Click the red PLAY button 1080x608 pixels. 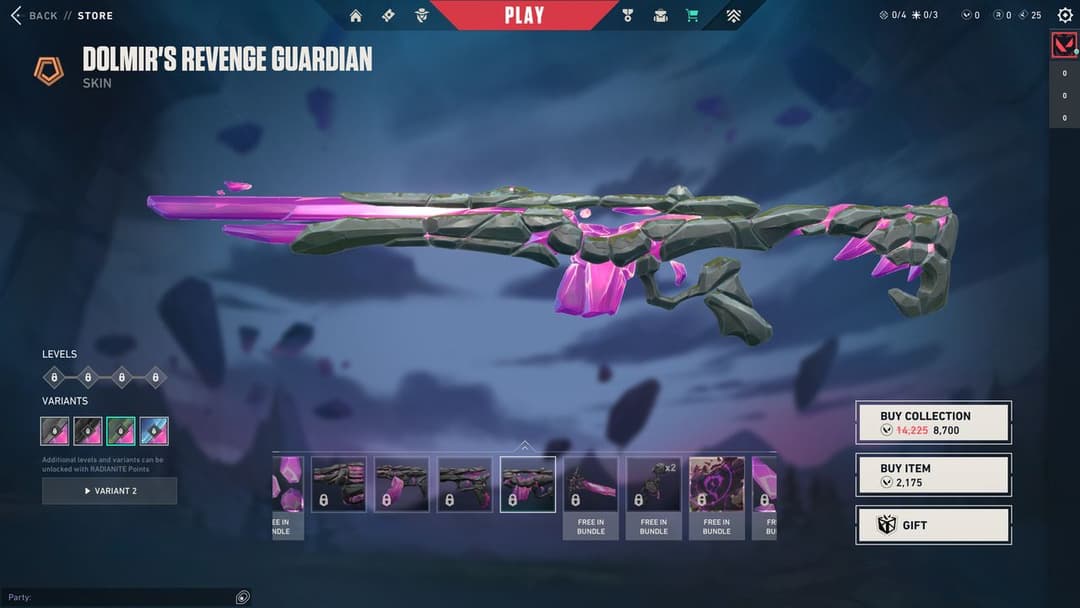[x=525, y=15]
